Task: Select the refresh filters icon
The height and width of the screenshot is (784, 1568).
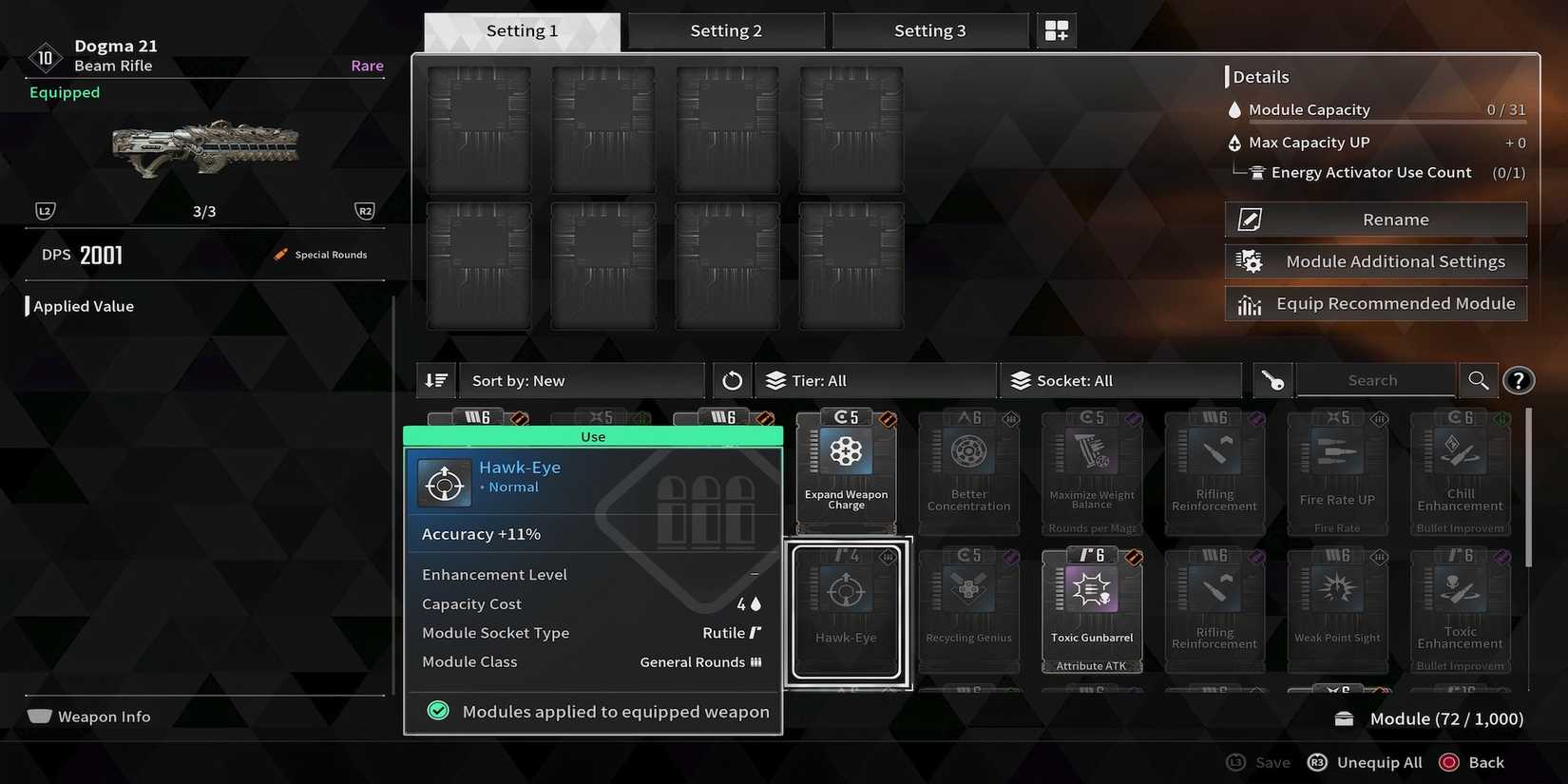Action: pos(732,379)
